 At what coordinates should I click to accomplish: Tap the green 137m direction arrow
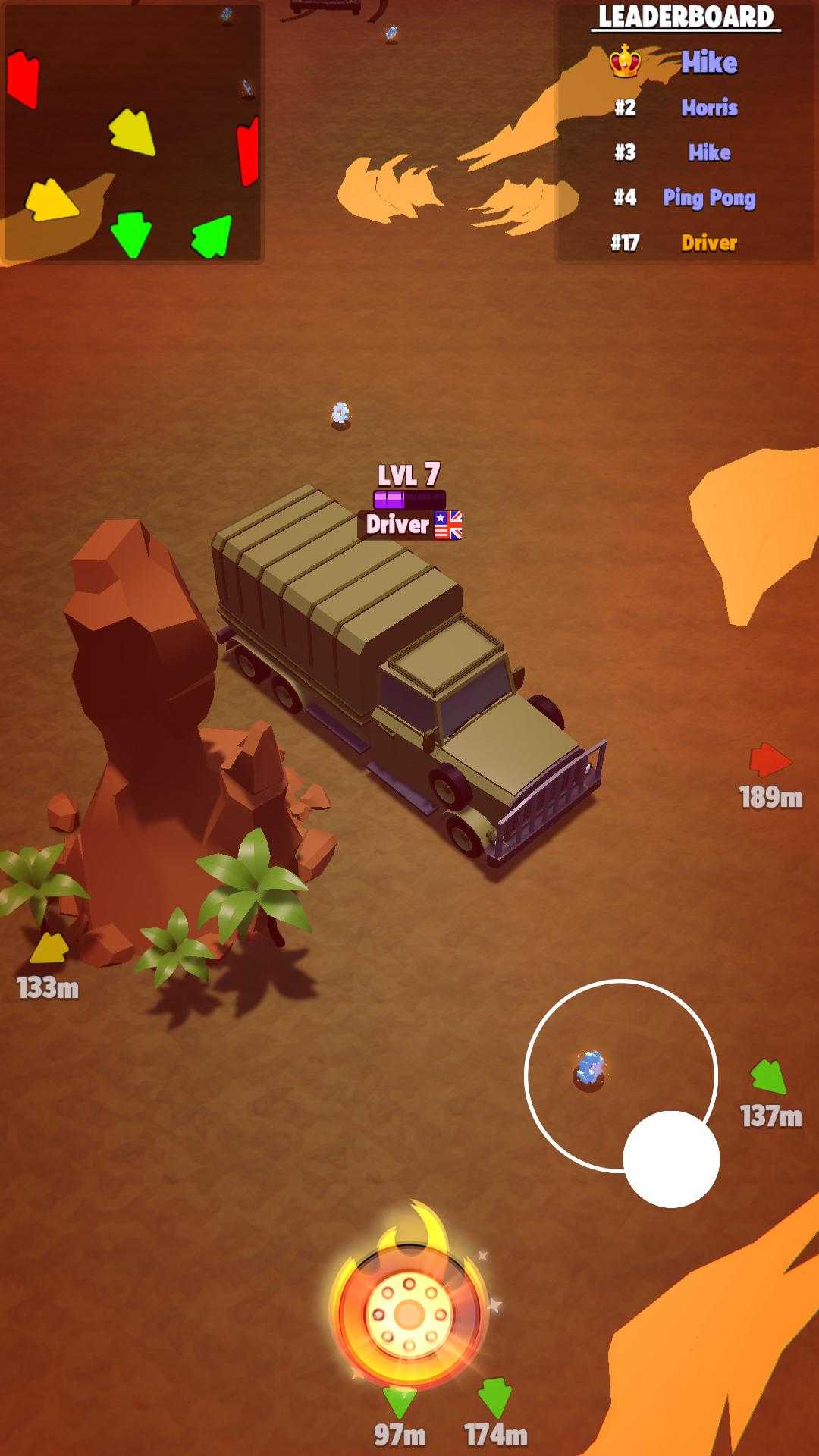769,1077
